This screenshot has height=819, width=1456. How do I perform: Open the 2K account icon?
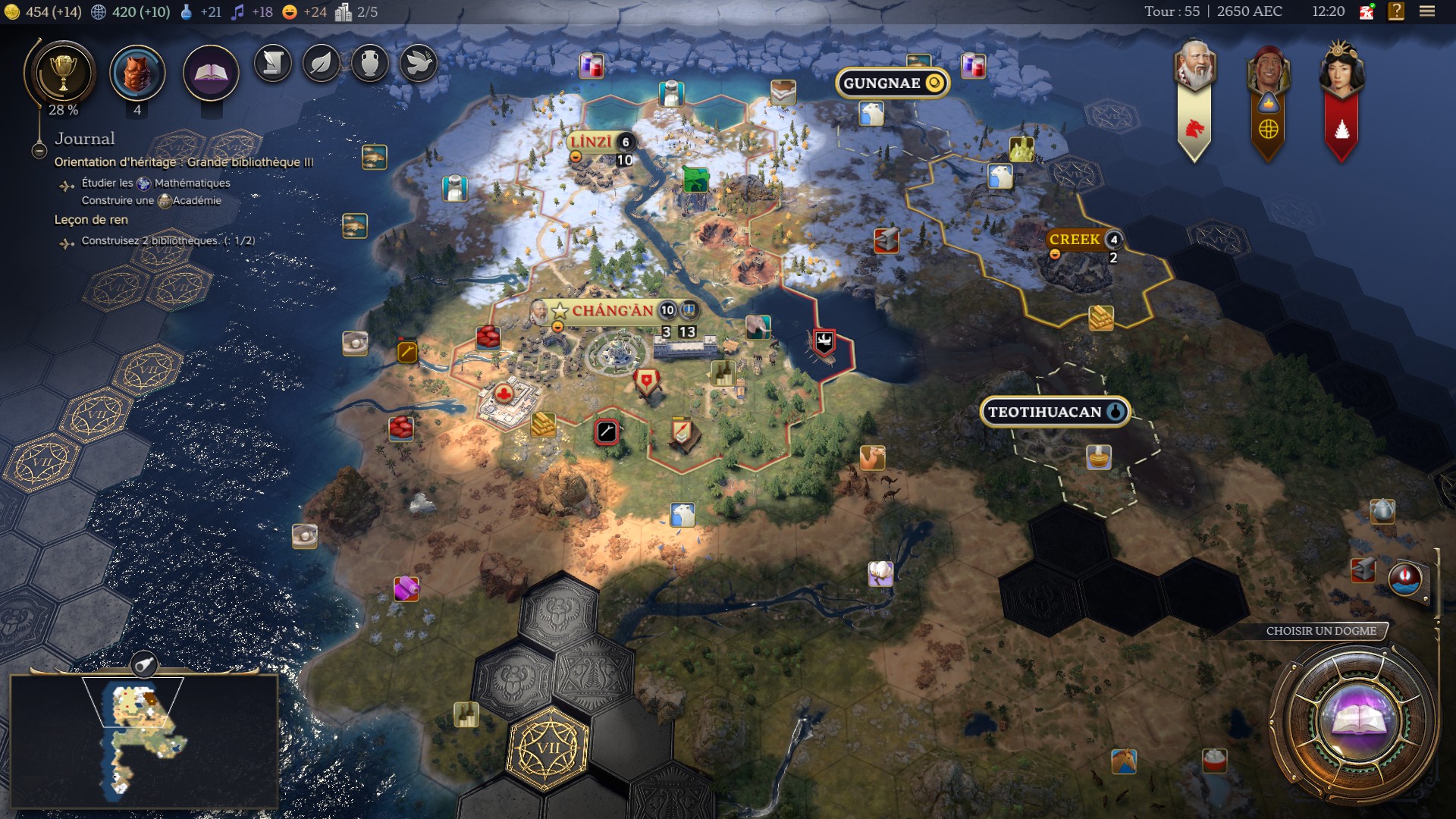click(1367, 12)
